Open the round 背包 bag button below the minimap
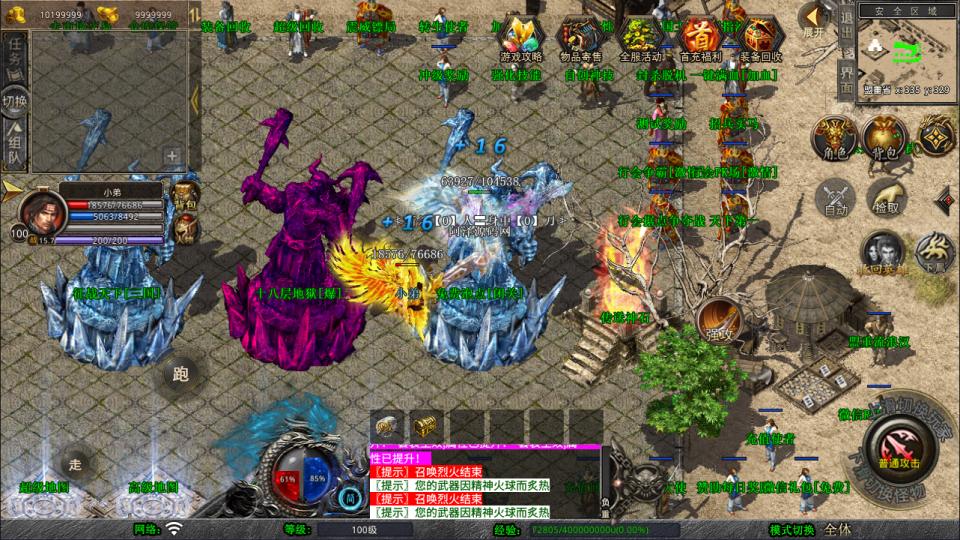The image size is (960, 540). pyautogui.click(x=884, y=138)
